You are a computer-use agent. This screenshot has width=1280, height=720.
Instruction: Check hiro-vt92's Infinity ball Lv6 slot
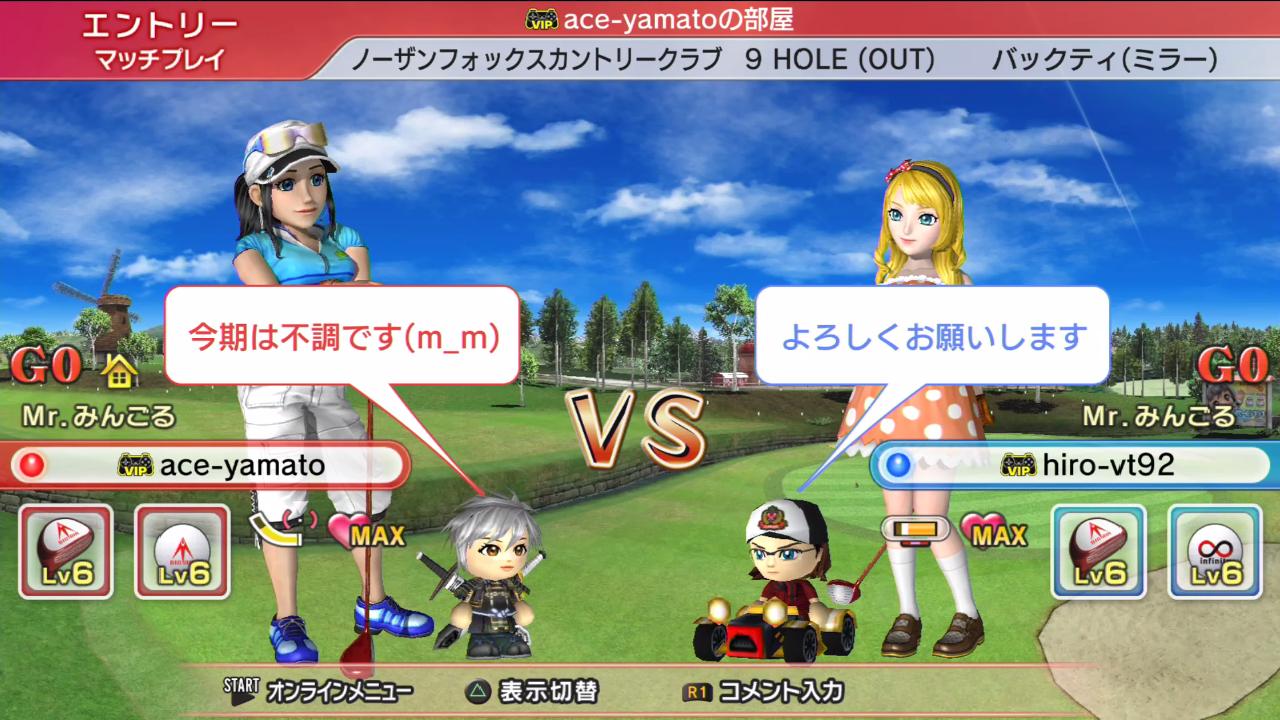tap(1215, 551)
